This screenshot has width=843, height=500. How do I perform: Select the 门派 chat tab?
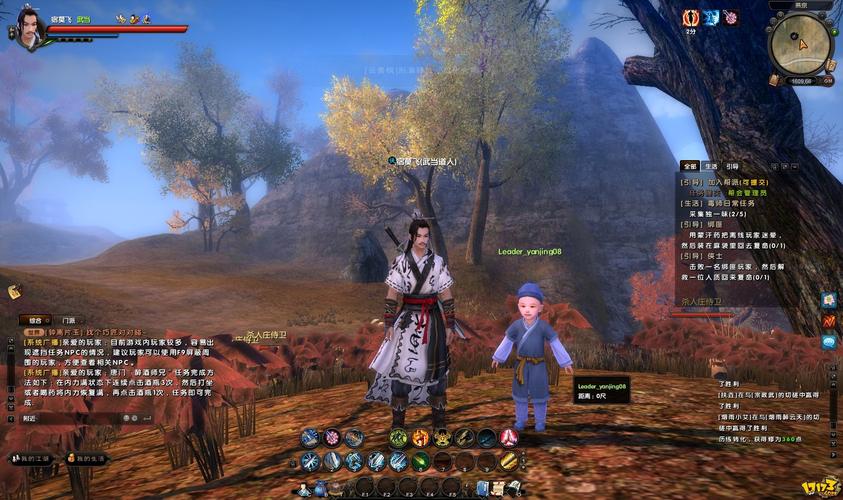pos(68,320)
